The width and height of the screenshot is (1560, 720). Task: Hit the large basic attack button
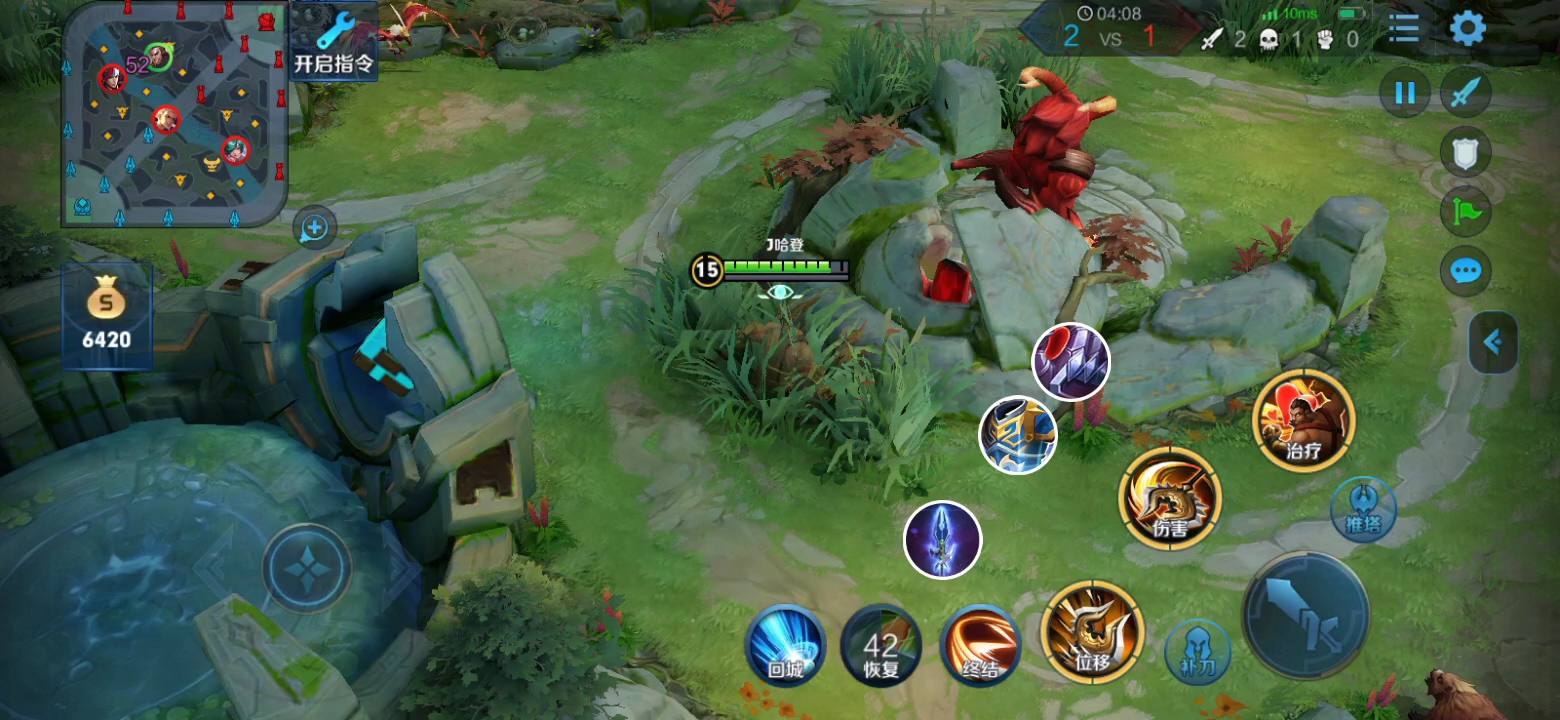1305,615
